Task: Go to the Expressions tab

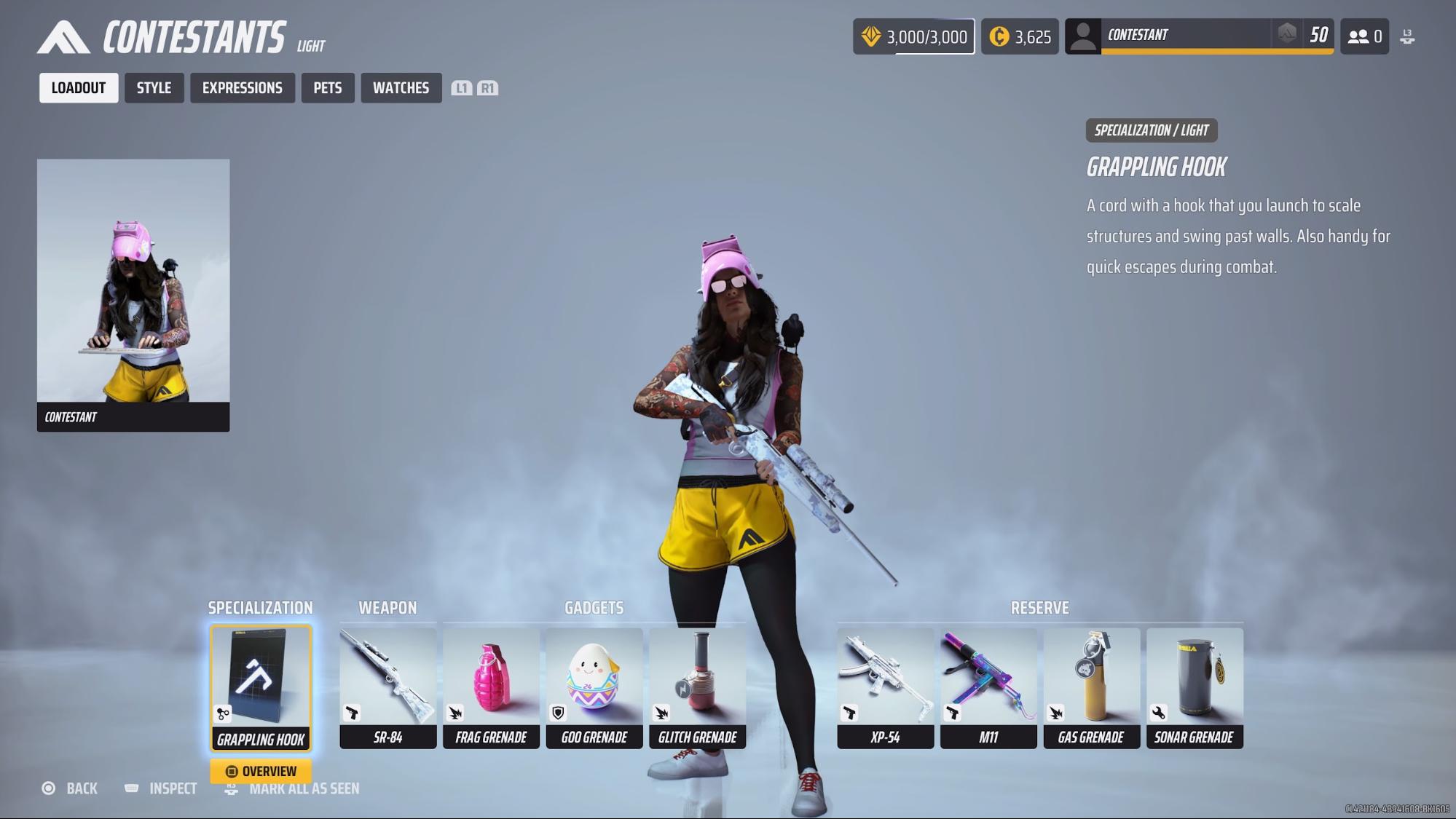Action: tap(242, 88)
